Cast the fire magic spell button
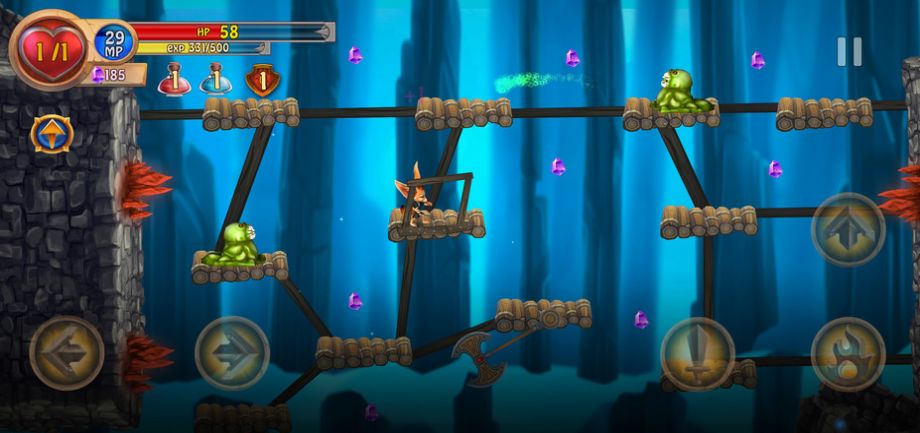The image size is (920, 433). tap(848, 354)
